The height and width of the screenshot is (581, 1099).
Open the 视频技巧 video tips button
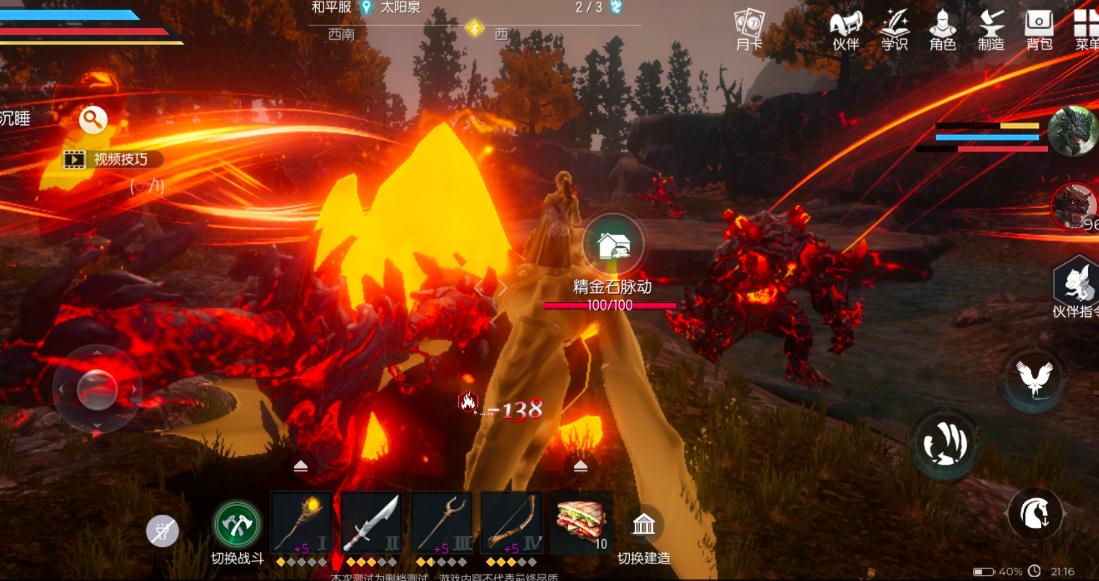[111, 158]
